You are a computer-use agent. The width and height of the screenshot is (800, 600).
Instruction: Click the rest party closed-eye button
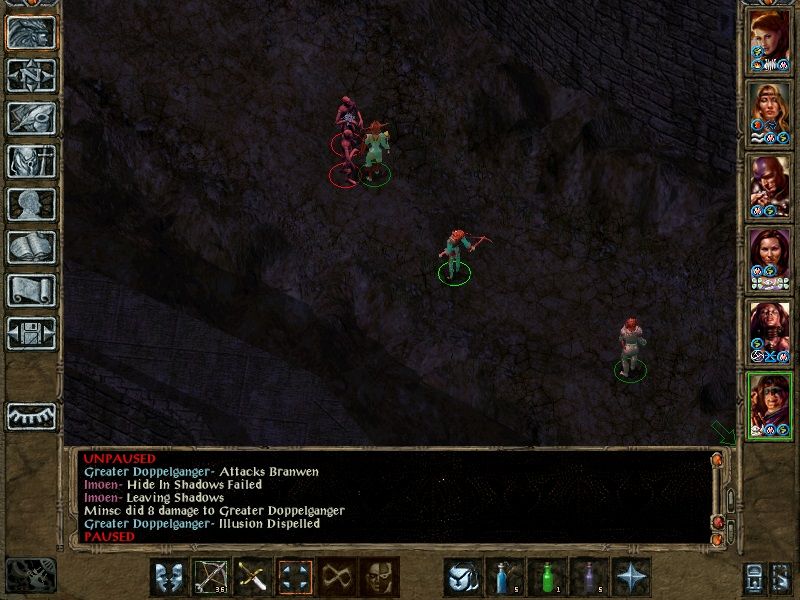click(31, 415)
